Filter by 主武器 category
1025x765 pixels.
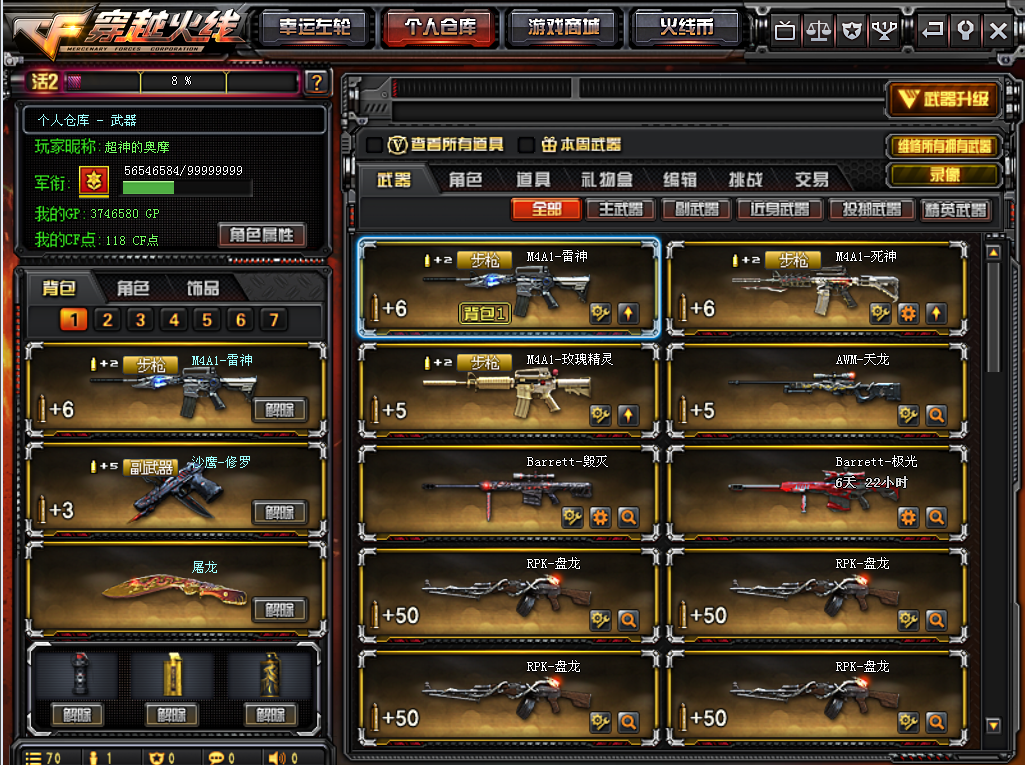pos(620,210)
